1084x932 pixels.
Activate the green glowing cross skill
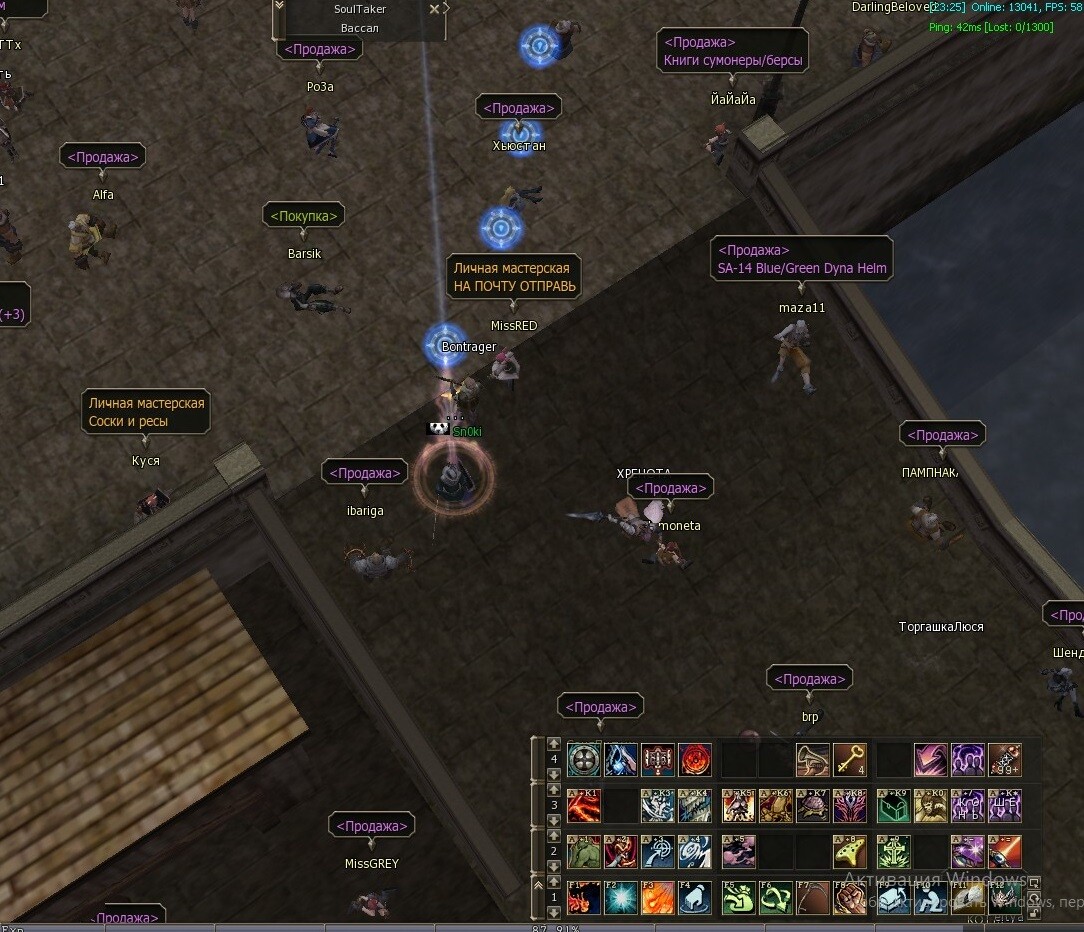click(x=893, y=852)
